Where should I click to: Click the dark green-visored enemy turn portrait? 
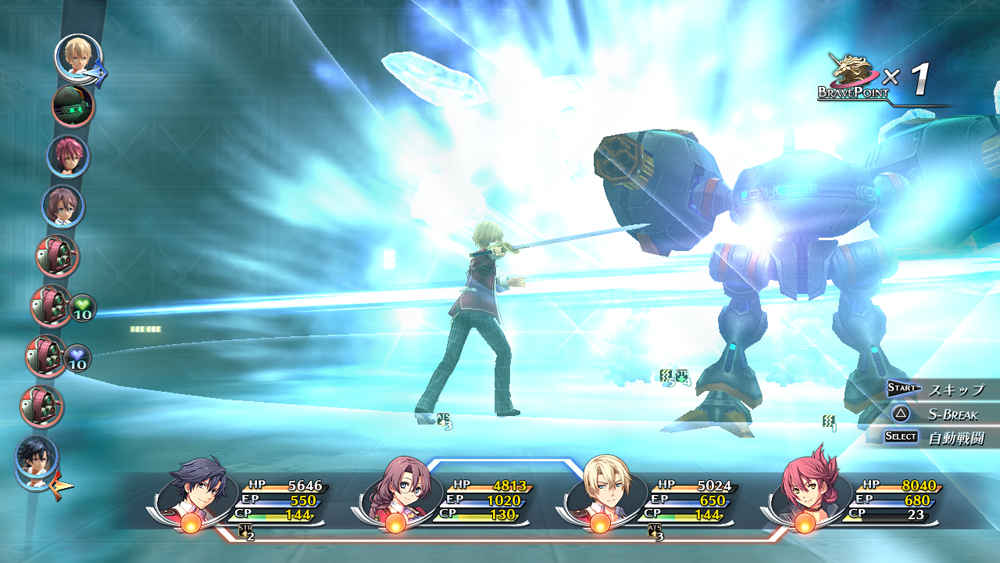point(72,105)
